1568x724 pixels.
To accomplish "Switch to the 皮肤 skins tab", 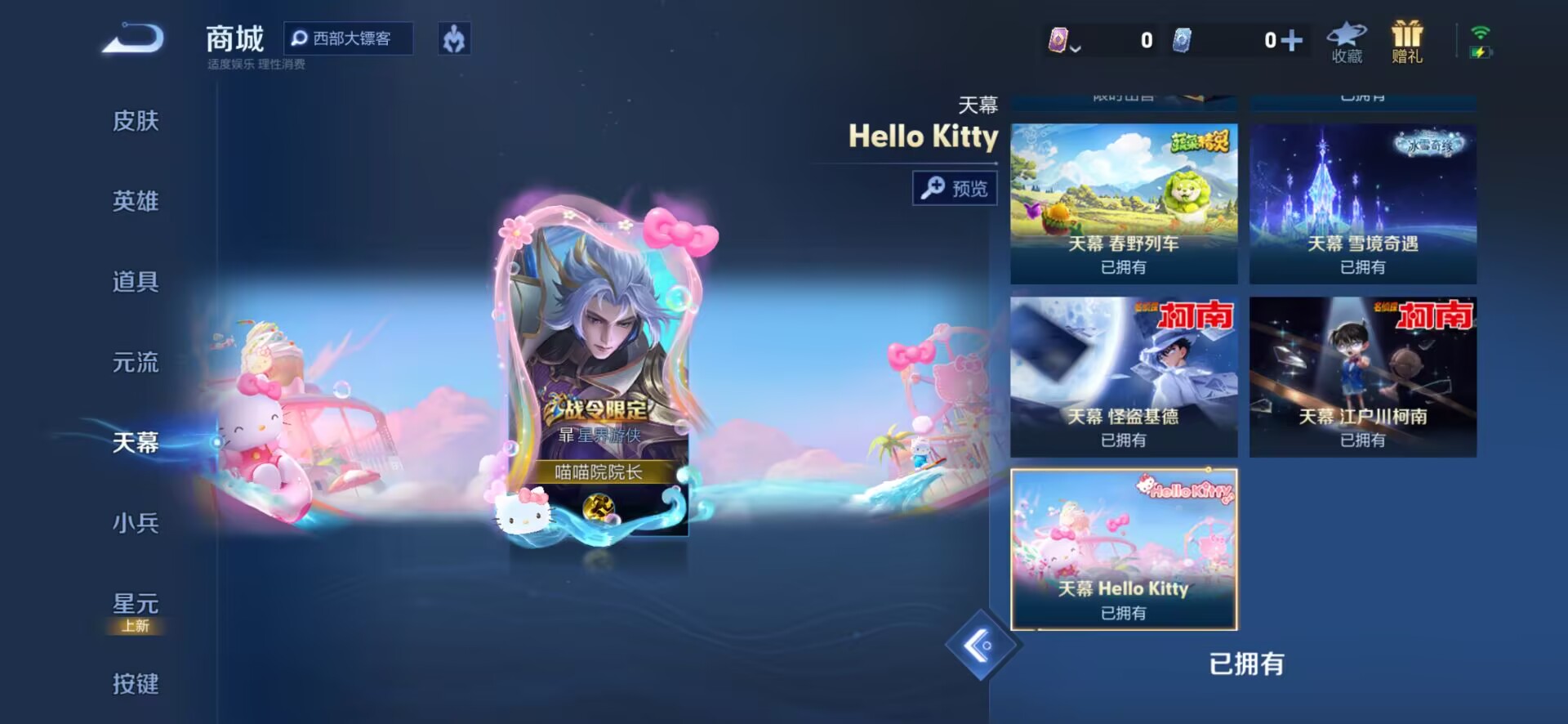I will tap(136, 121).
